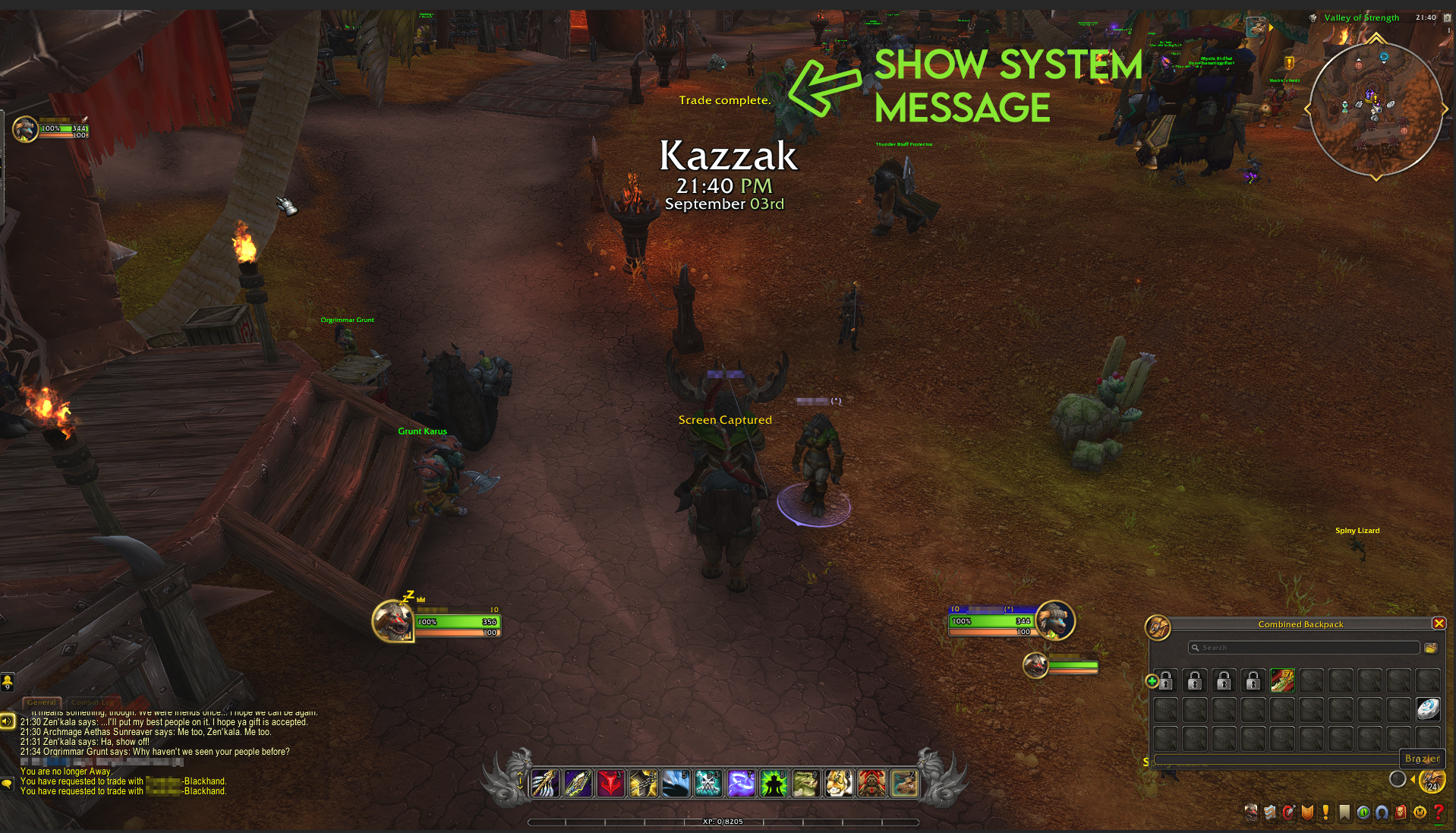1456x833 pixels.
Task: Select the player portrait unit frame
Action: [392, 621]
